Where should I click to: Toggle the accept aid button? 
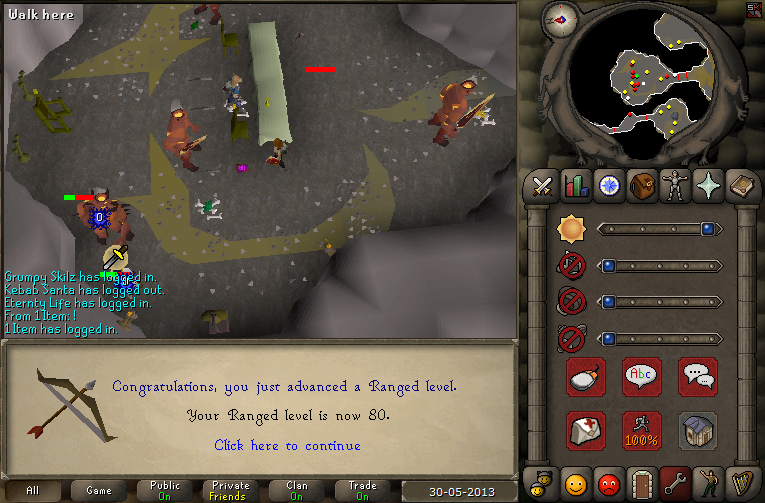586,430
